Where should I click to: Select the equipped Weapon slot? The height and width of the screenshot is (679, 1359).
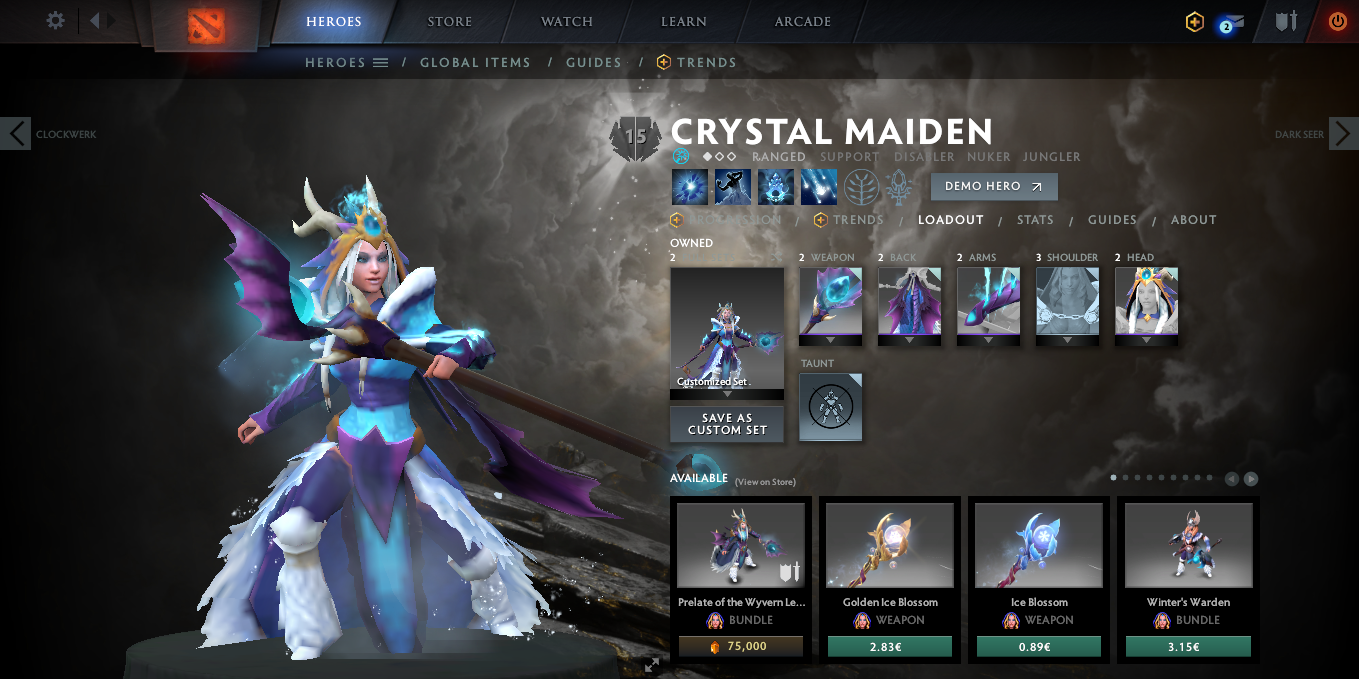[x=830, y=301]
